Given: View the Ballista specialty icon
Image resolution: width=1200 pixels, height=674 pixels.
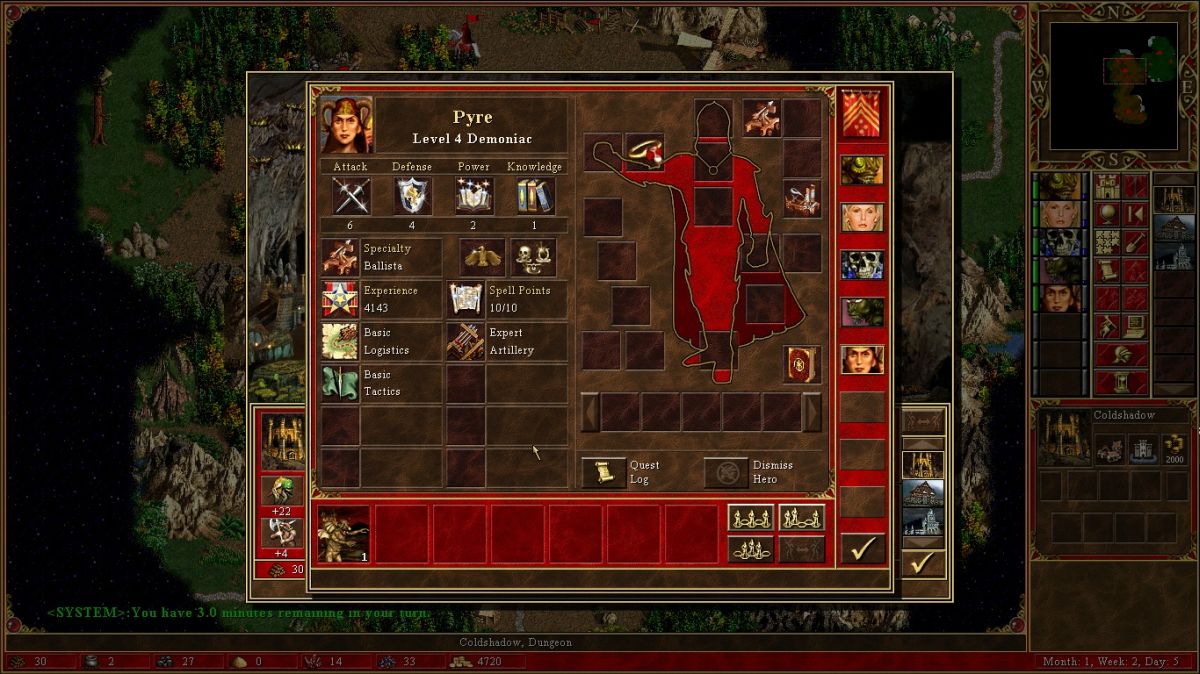Looking at the screenshot, I should [x=339, y=257].
